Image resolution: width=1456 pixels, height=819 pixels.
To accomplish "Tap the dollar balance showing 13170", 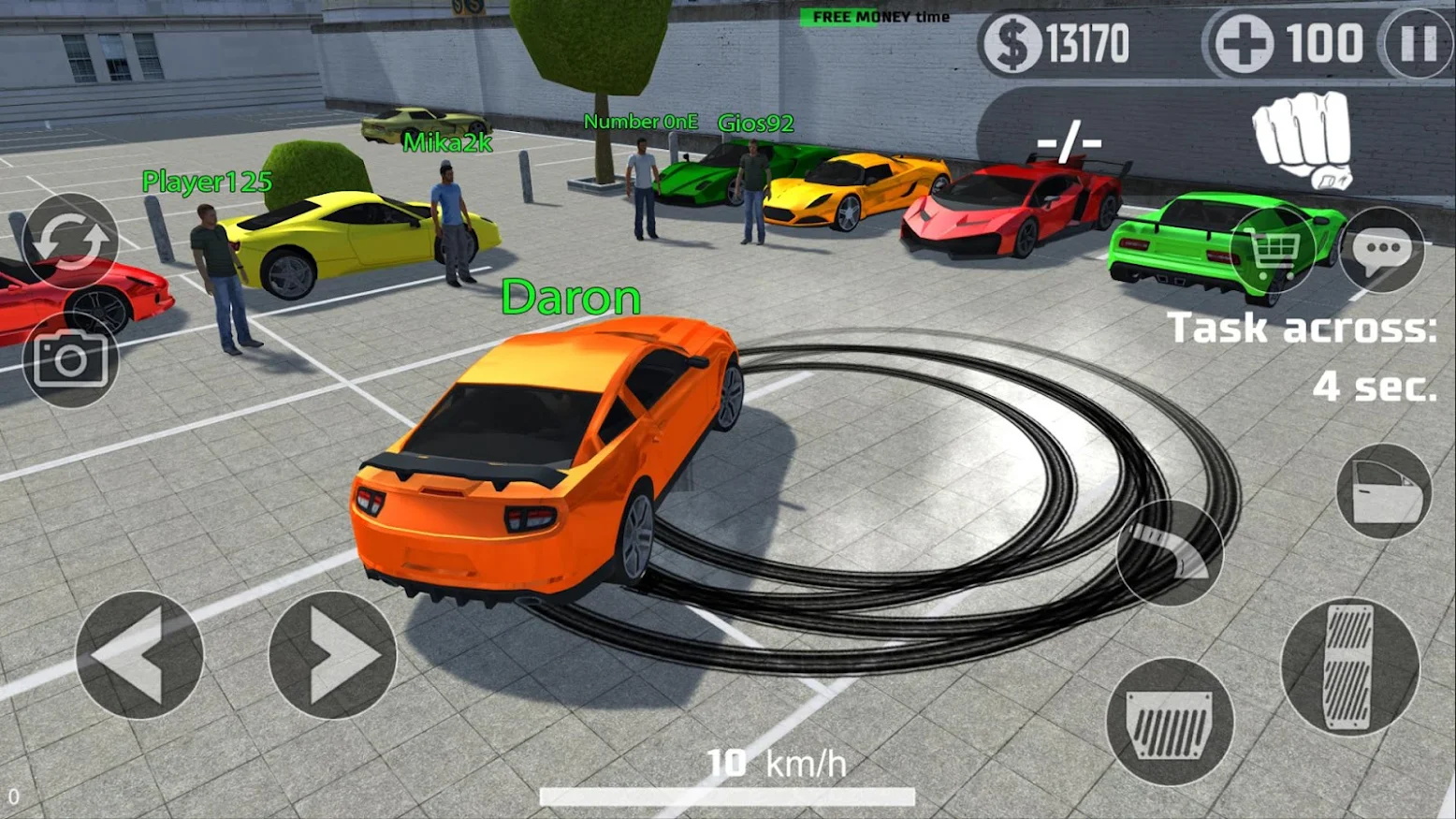I will pos(1057,42).
